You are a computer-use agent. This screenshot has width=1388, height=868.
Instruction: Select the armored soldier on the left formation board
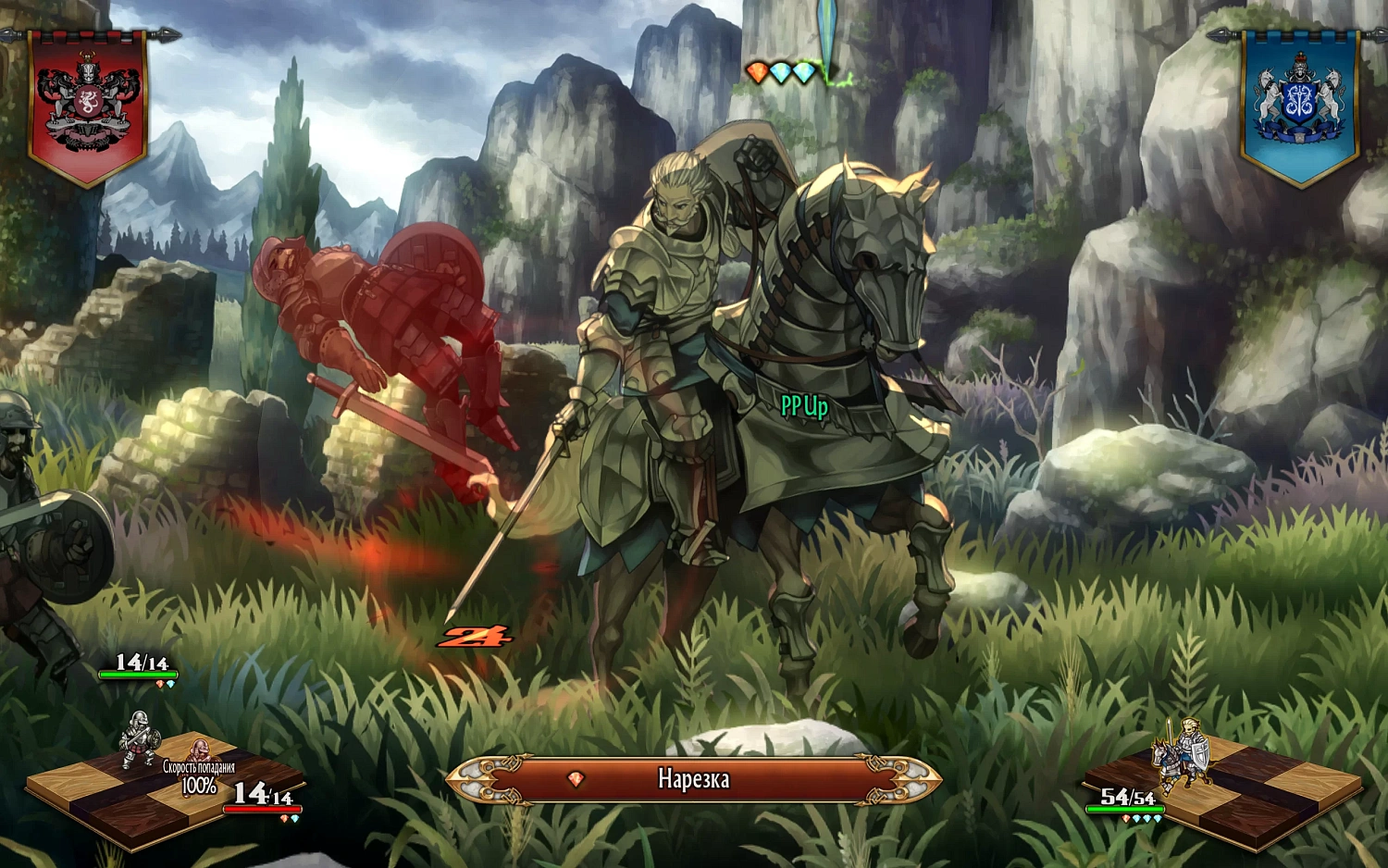[139, 739]
